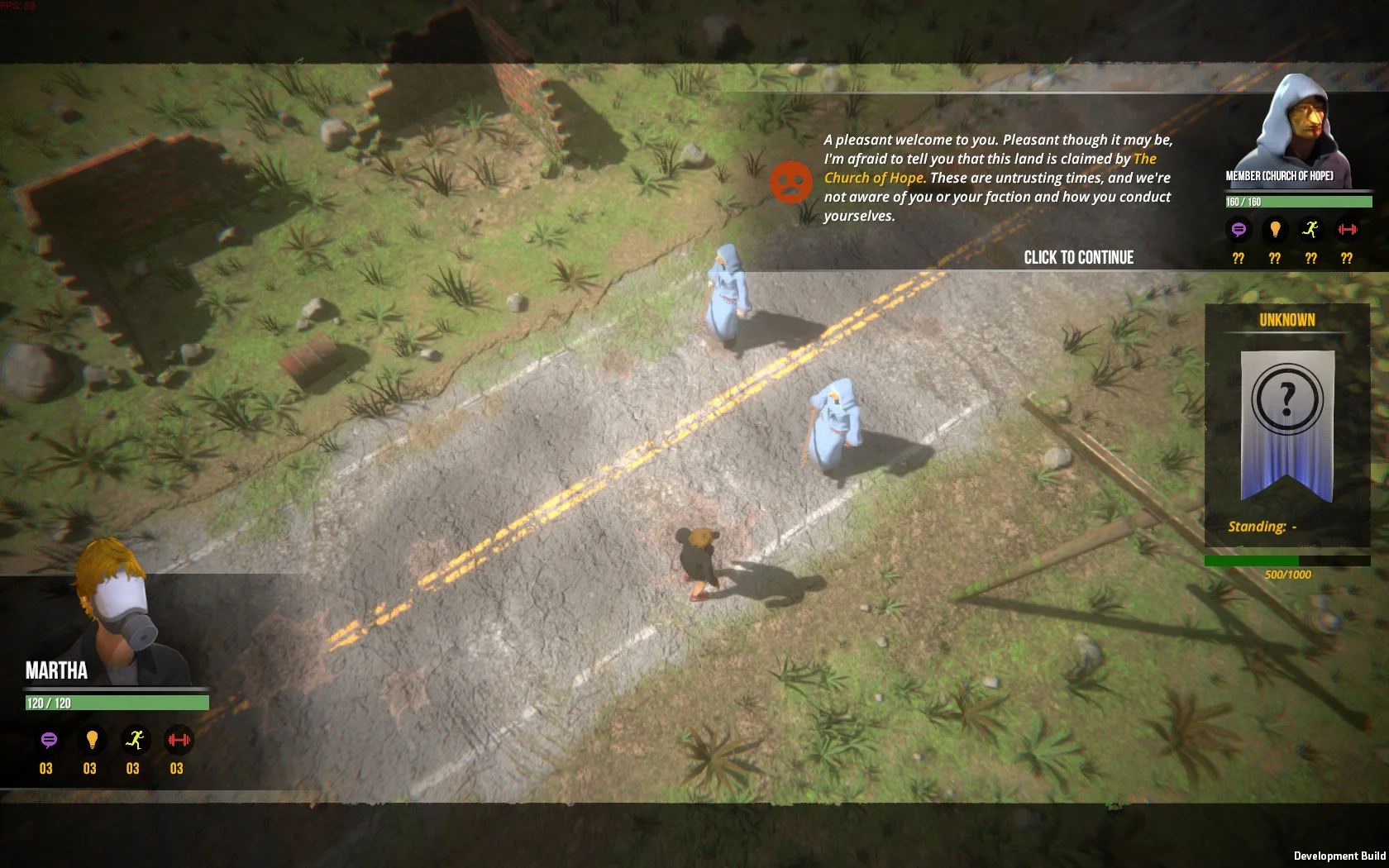The image size is (1389, 868).
Task: Follow the Church of Hope highlighted link
Action: click(873, 178)
